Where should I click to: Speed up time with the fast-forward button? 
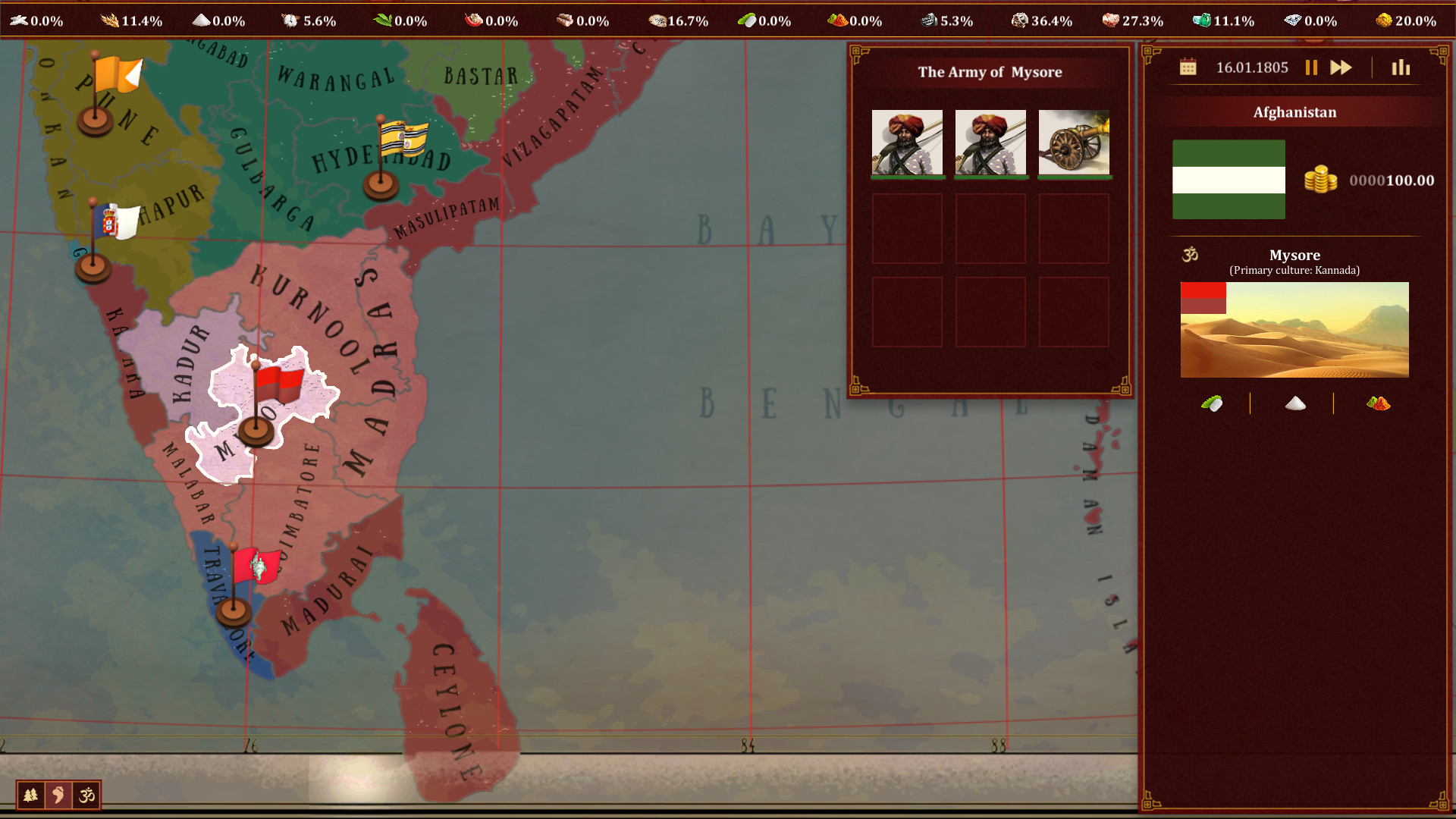(x=1341, y=67)
